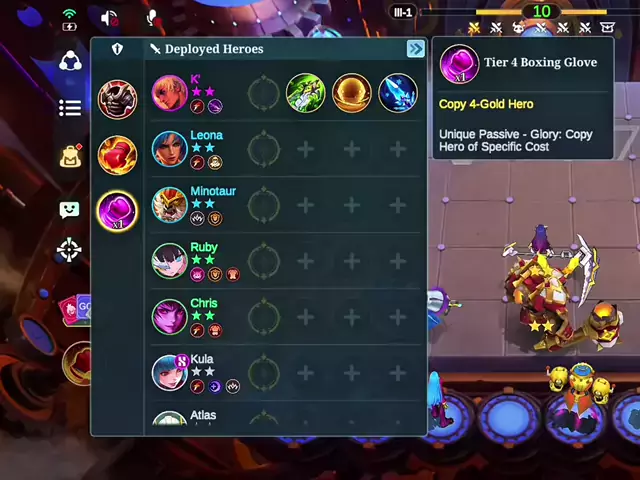Click the crosshair target icon
The height and width of the screenshot is (480, 640).
coord(69,249)
